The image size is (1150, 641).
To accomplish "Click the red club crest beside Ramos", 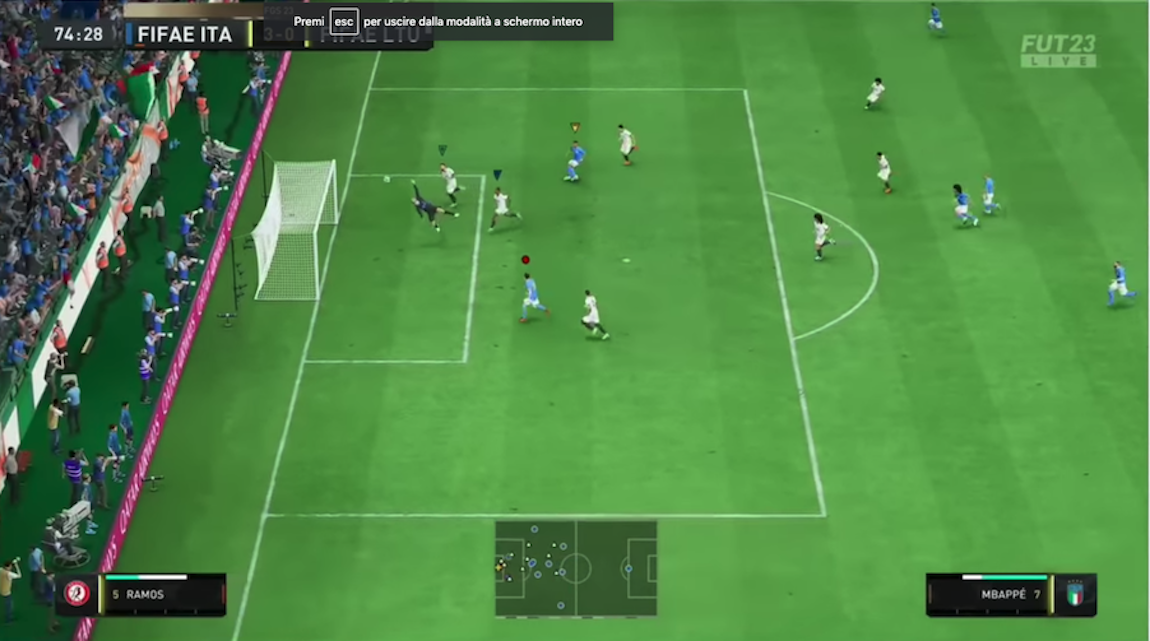I will 77,594.
